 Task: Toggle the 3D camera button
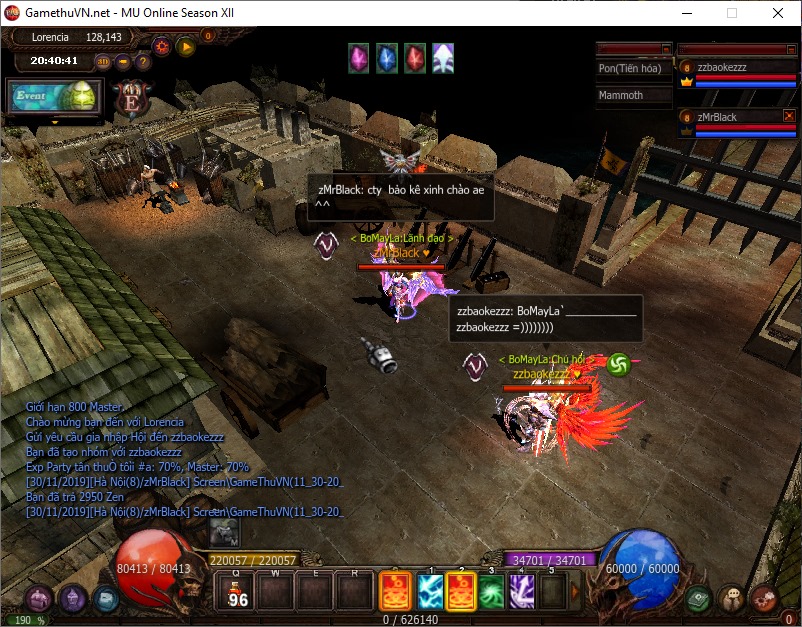pyautogui.click(x=104, y=61)
